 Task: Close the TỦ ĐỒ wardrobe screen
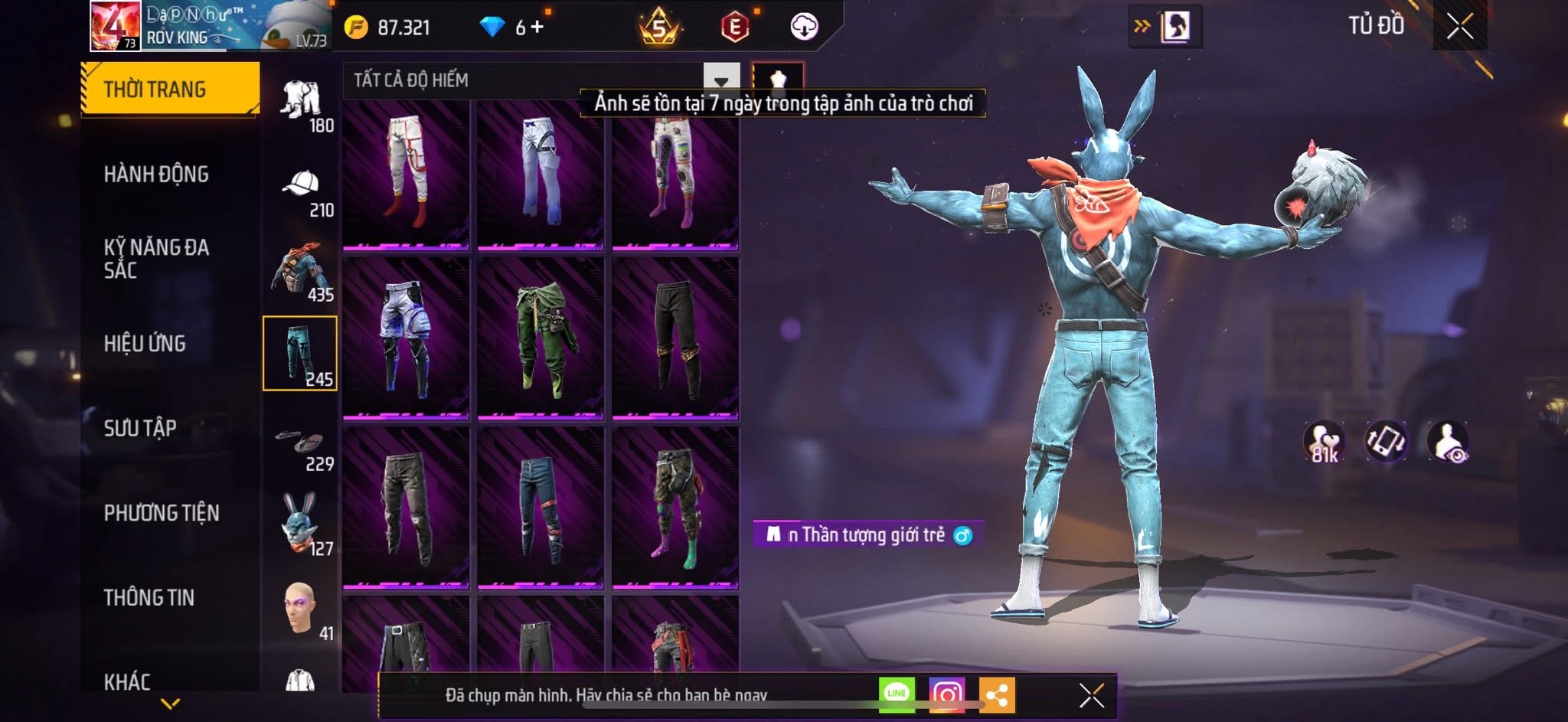tap(1459, 27)
